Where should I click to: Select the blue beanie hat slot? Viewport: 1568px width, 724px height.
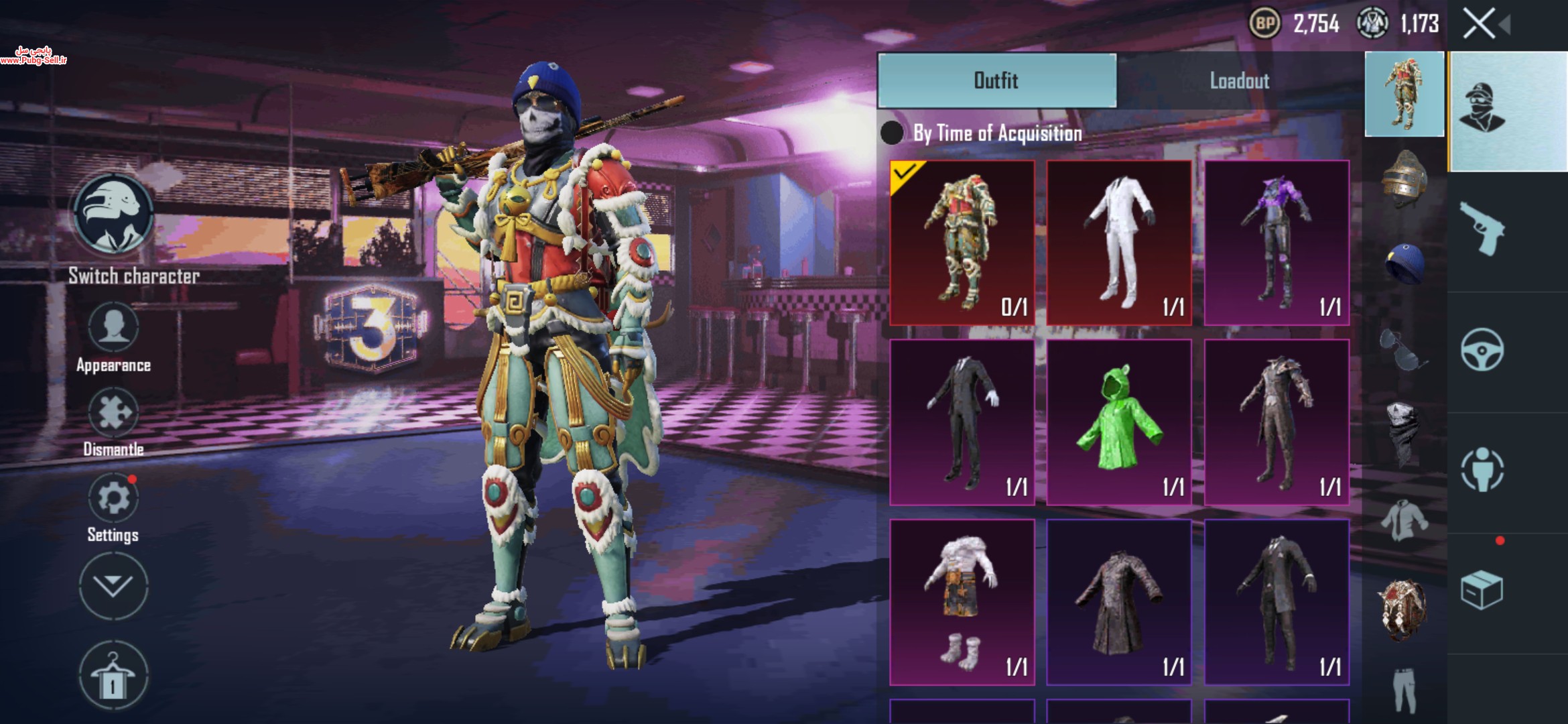[1404, 263]
